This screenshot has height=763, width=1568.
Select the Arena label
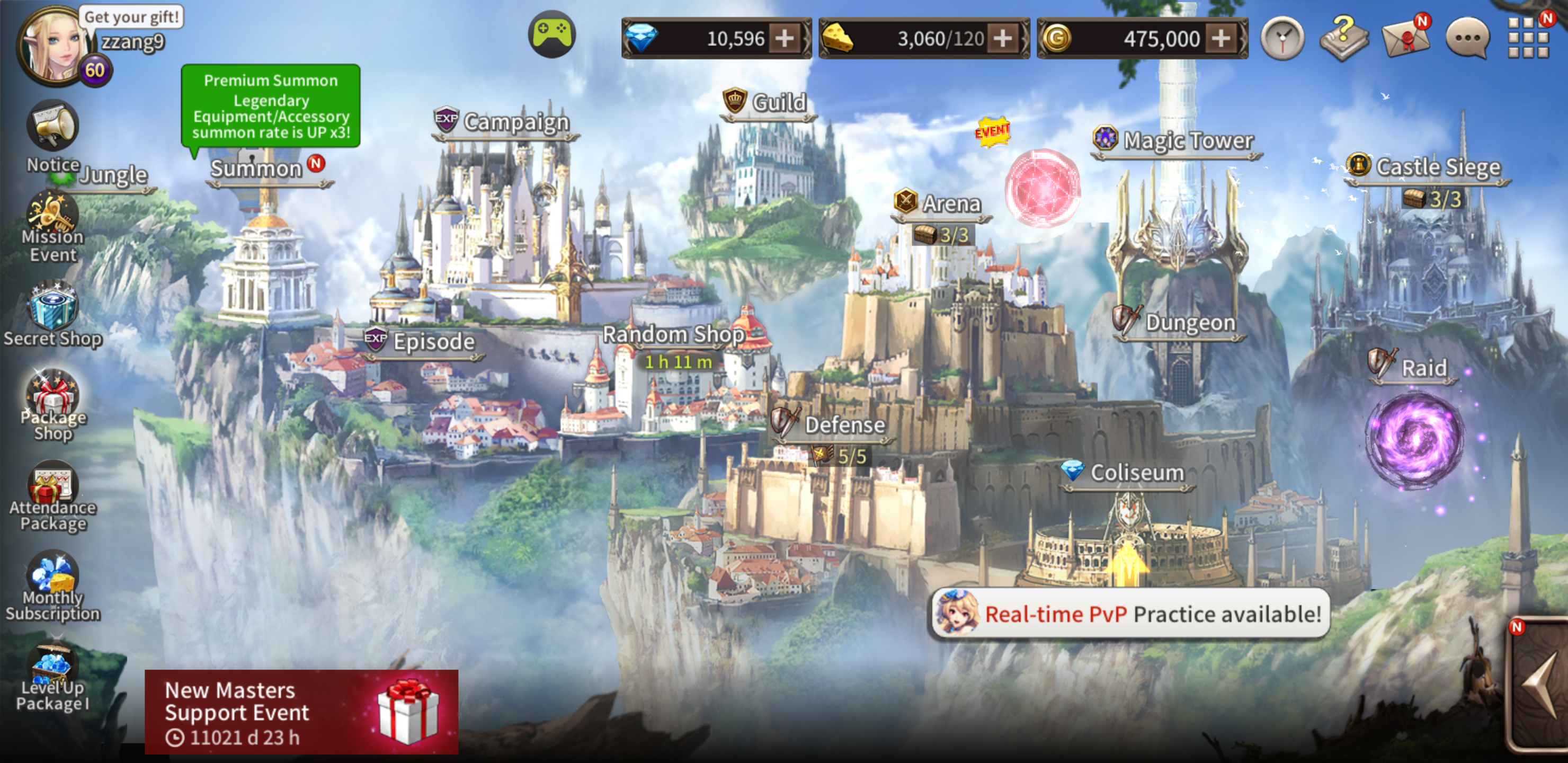tap(951, 203)
